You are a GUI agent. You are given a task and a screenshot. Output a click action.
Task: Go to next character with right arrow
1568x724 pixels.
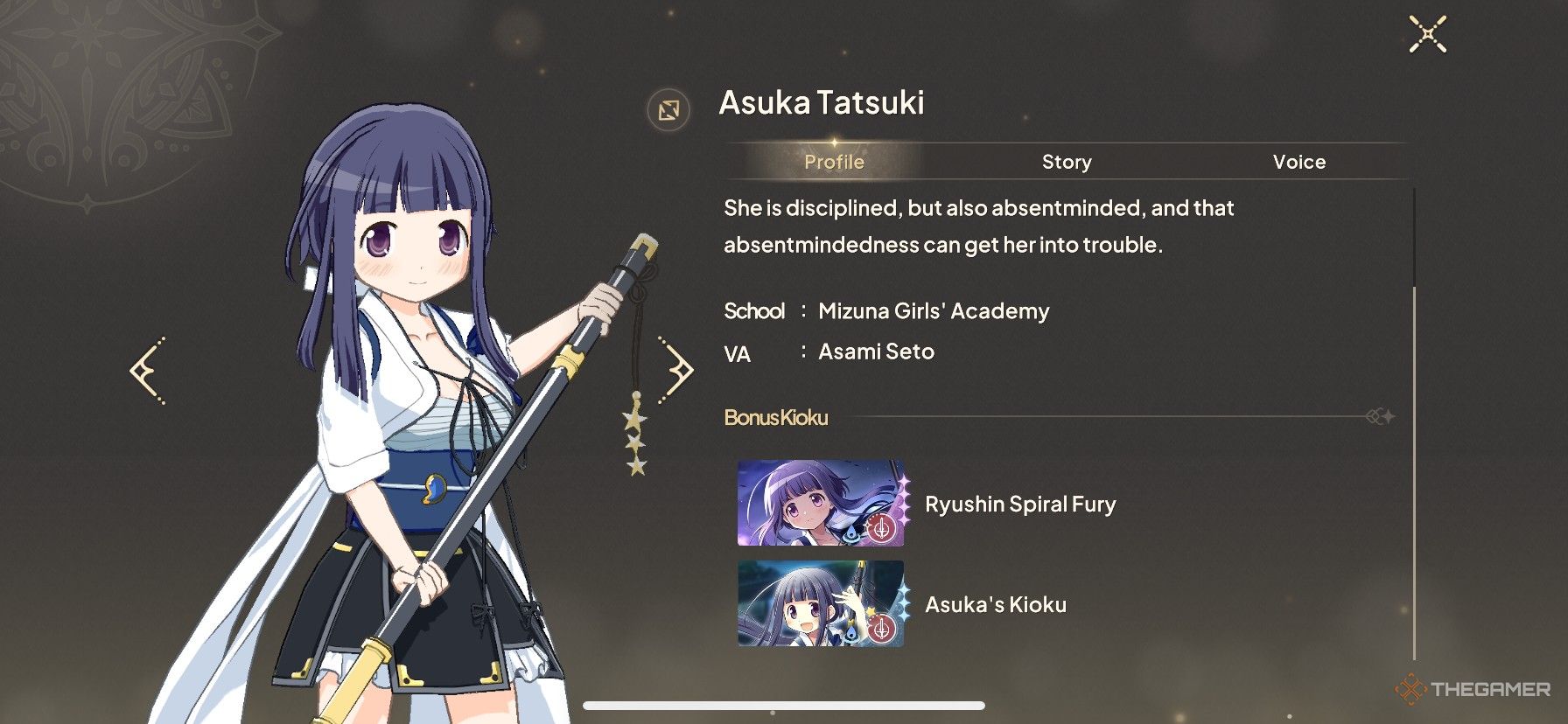tap(677, 371)
